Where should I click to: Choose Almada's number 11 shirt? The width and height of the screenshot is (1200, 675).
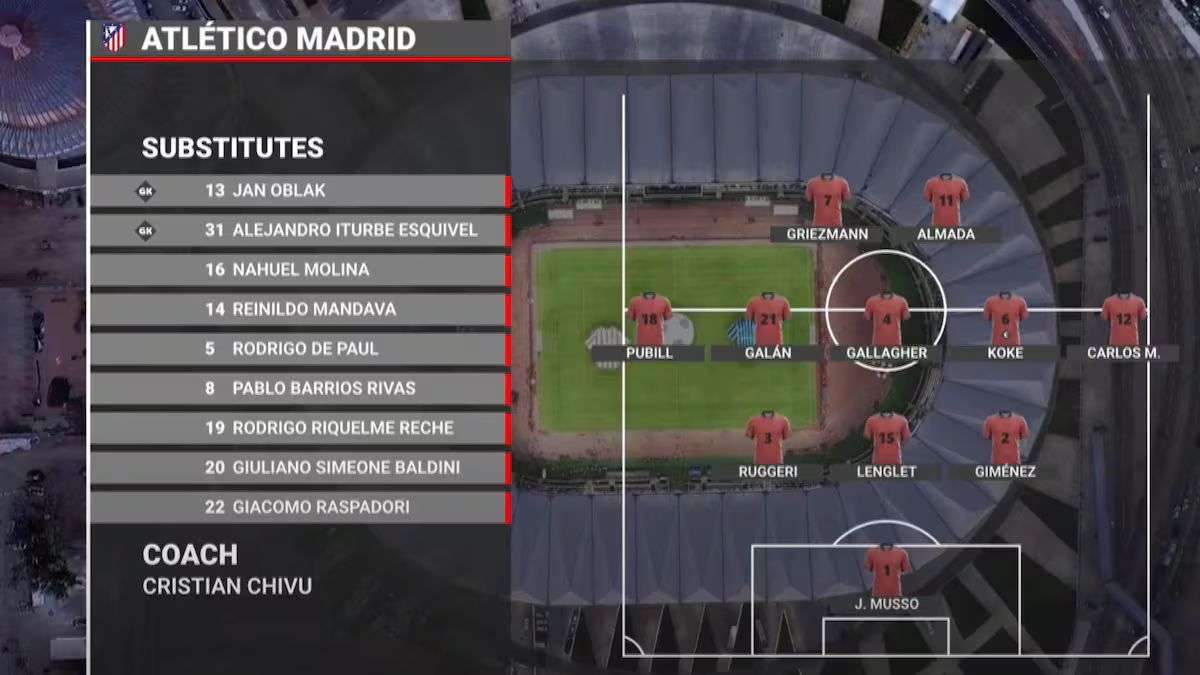[946, 200]
